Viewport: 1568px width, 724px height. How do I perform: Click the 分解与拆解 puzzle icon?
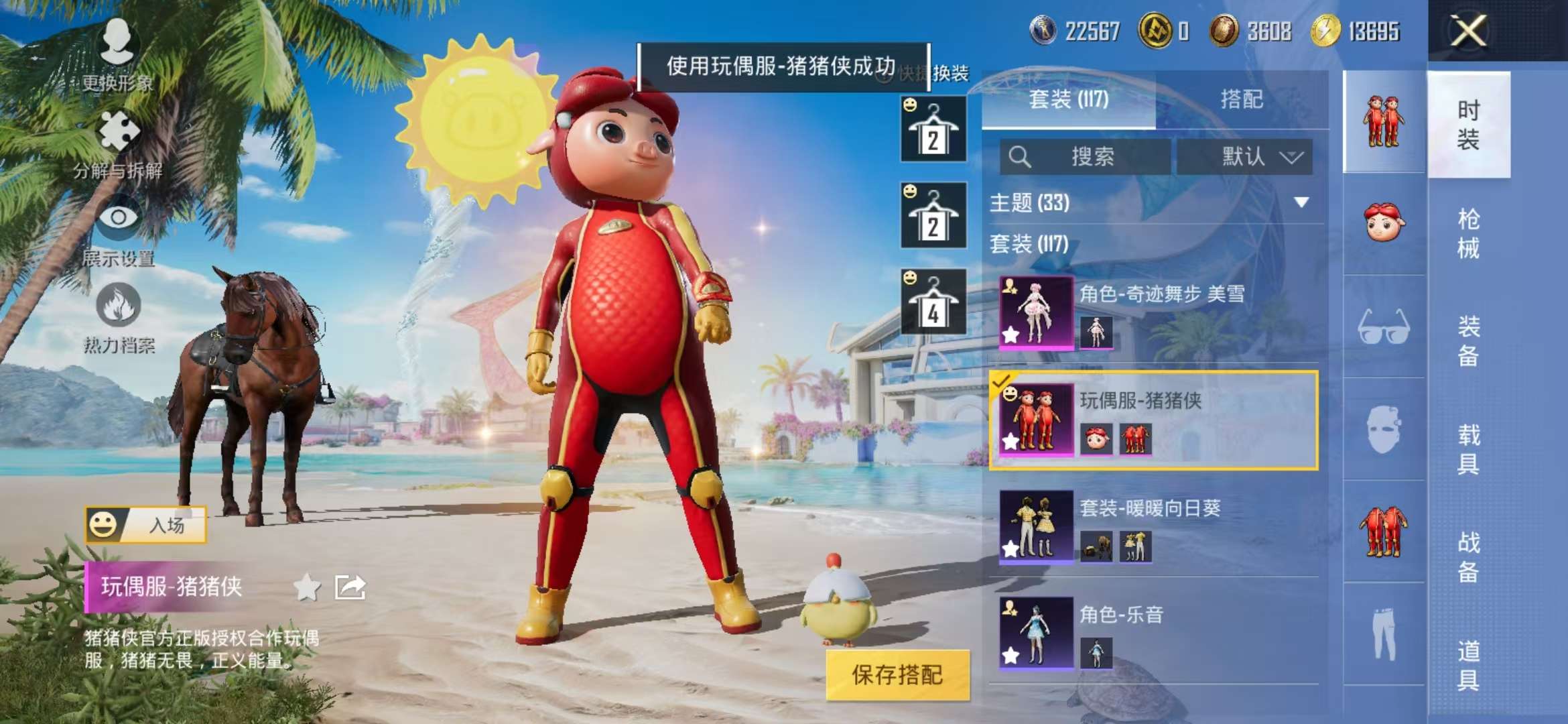pos(119,129)
